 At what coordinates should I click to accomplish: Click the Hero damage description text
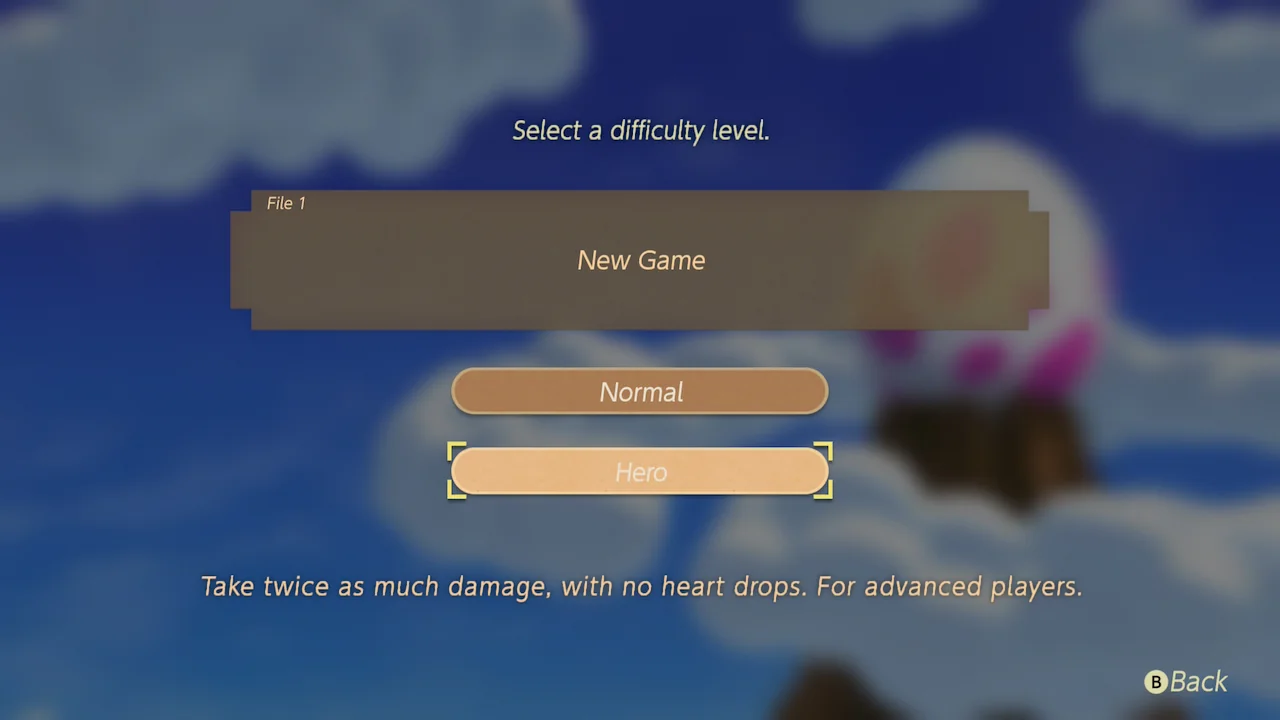click(x=640, y=587)
